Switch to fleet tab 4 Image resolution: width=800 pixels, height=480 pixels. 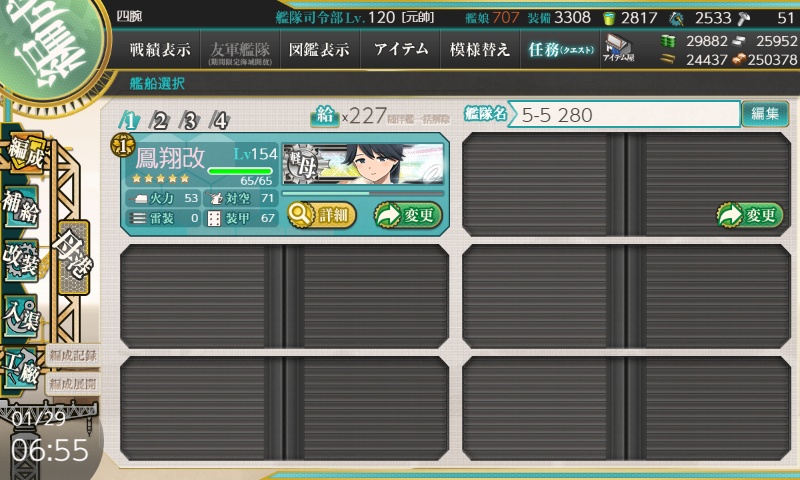point(220,121)
